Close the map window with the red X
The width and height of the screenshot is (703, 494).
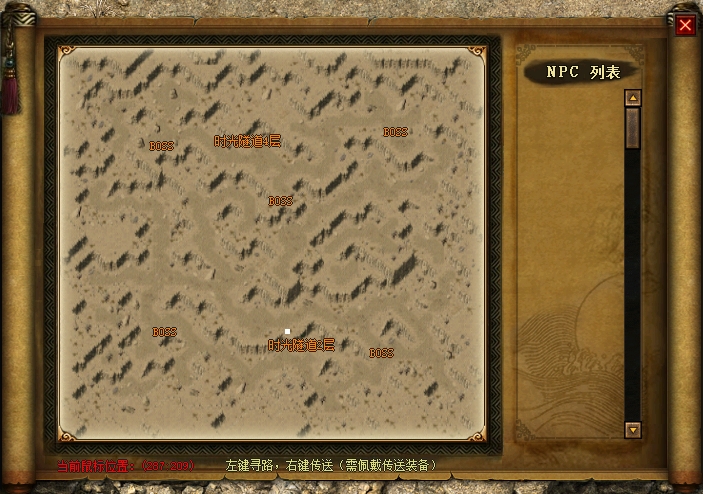point(685,26)
